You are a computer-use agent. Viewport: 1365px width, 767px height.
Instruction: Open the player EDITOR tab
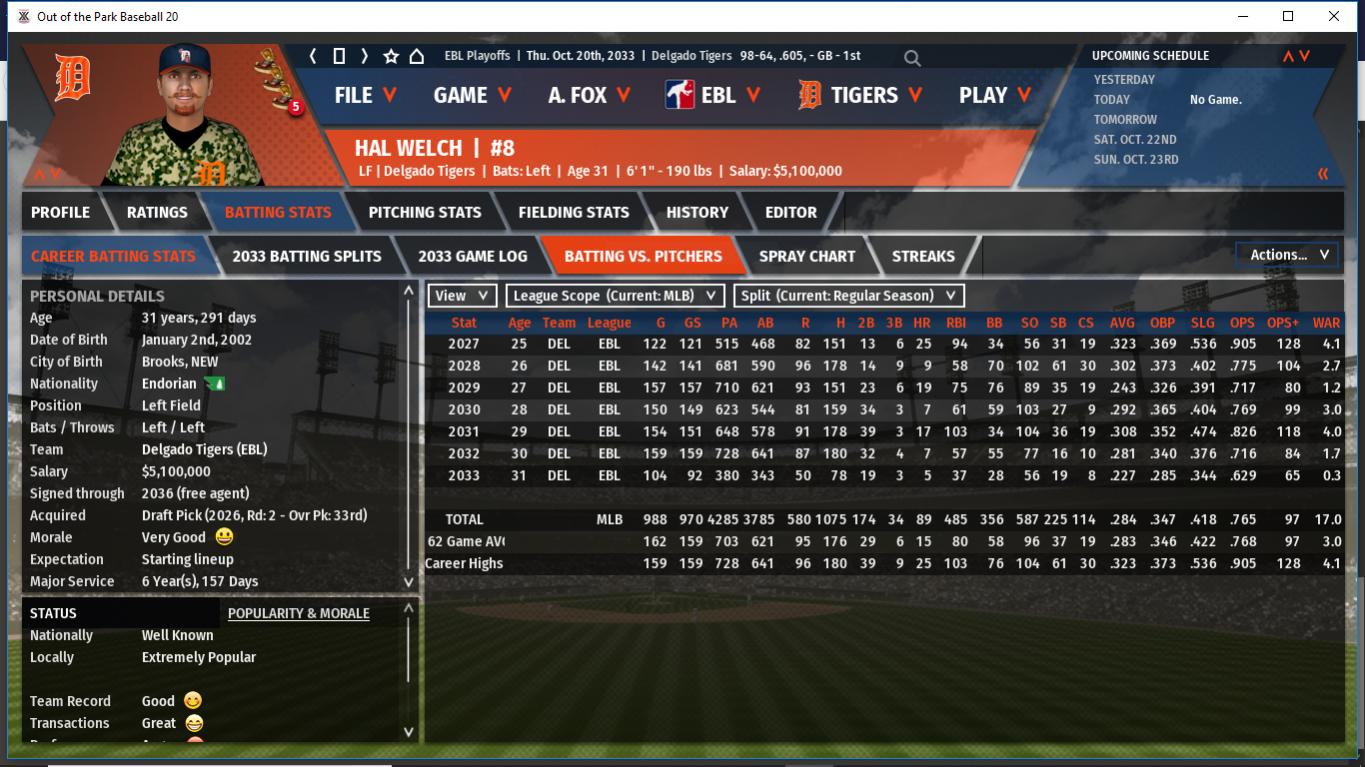(x=791, y=212)
